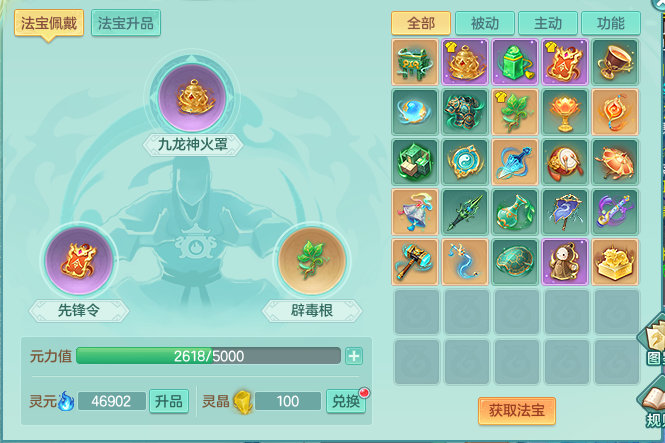Open the 法宝升品 tab
665x443 pixels.
pos(126,23)
